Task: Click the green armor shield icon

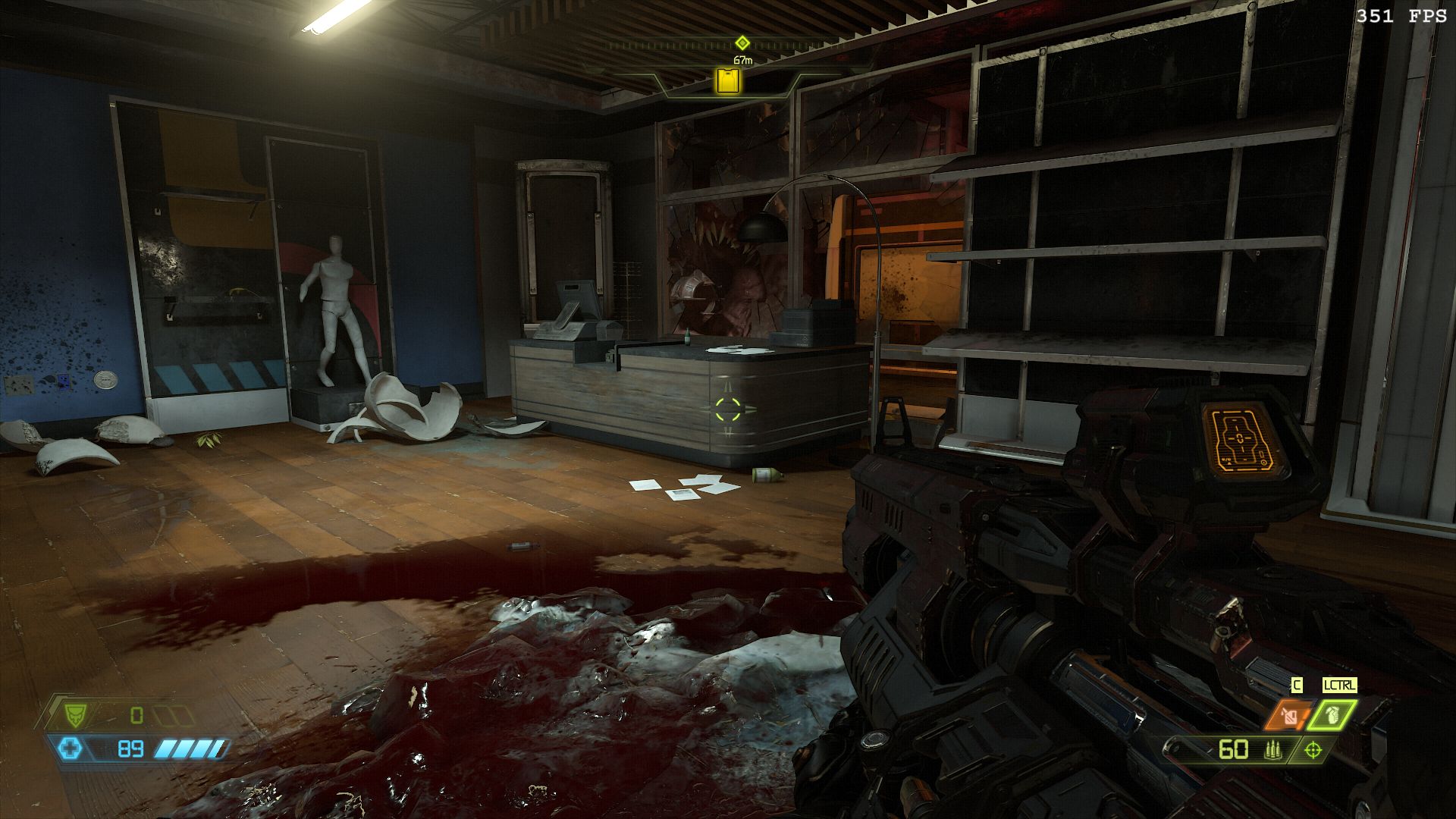Action: 74,714
